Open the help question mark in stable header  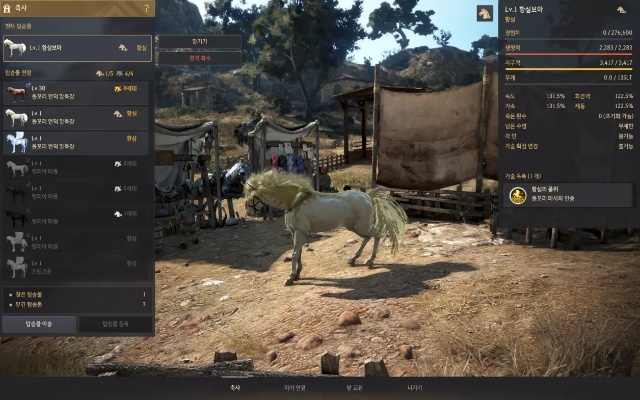pos(147,9)
